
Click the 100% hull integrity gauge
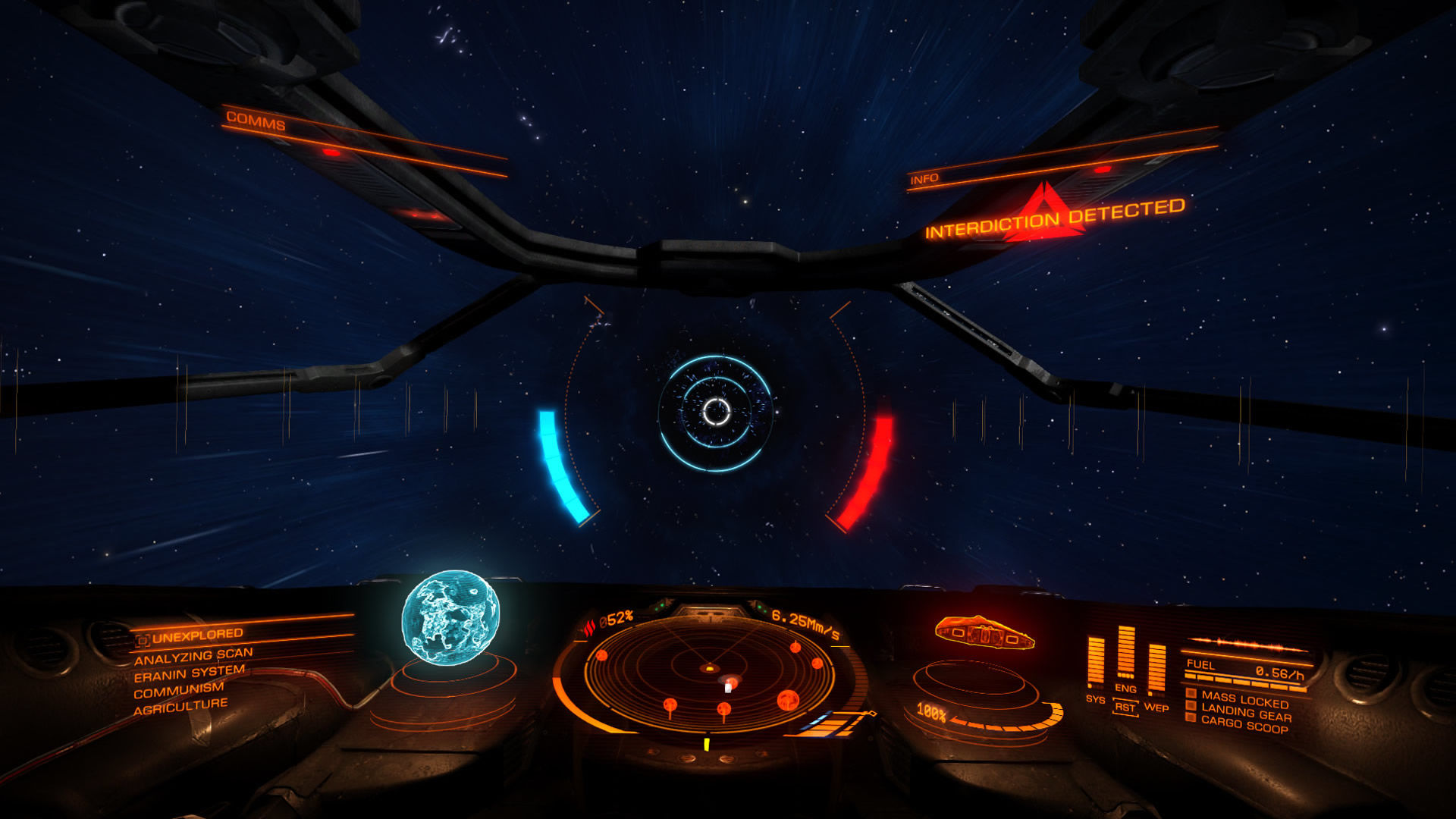[x=932, y=711]
